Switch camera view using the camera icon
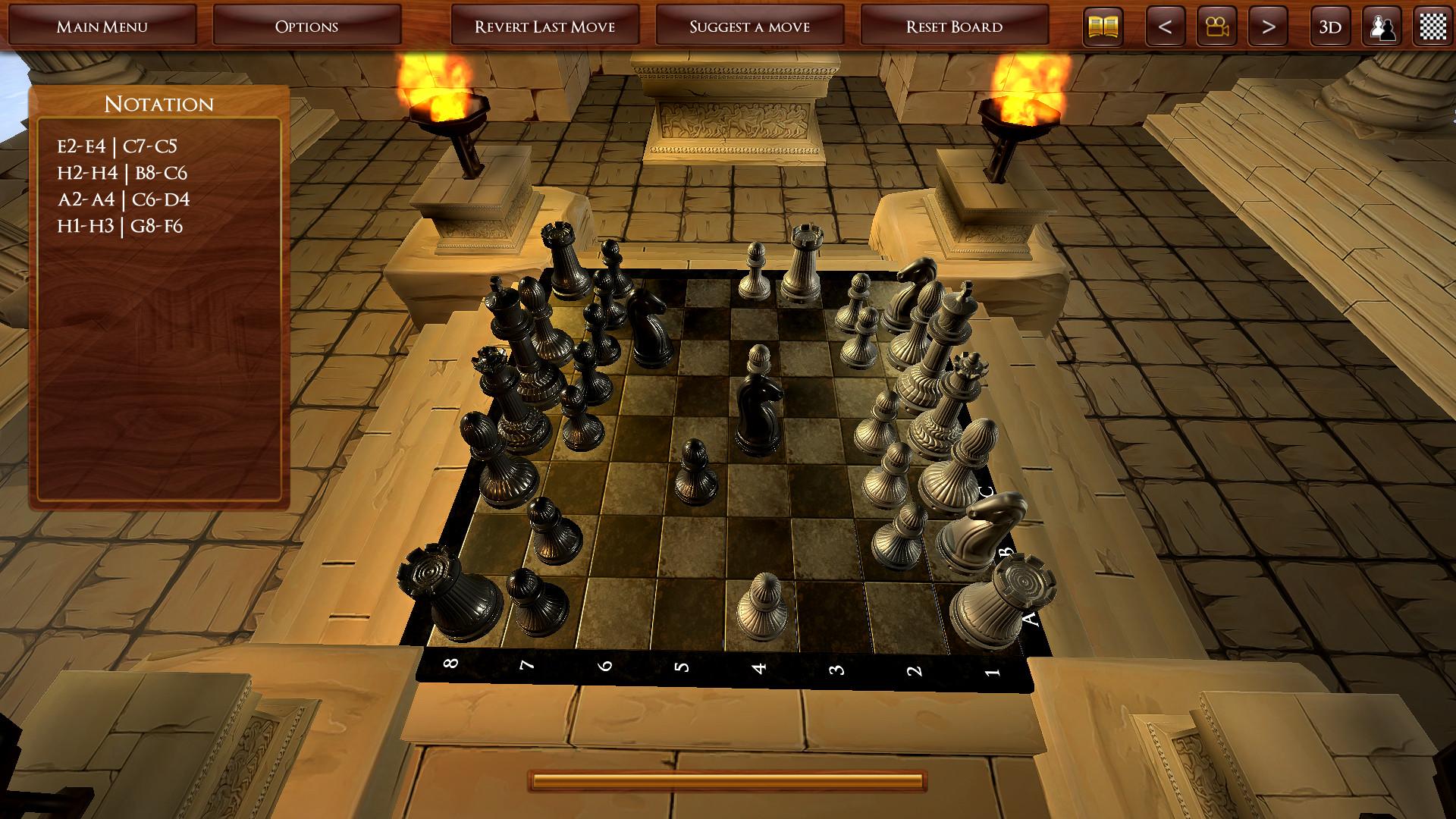 (1216, 26)
